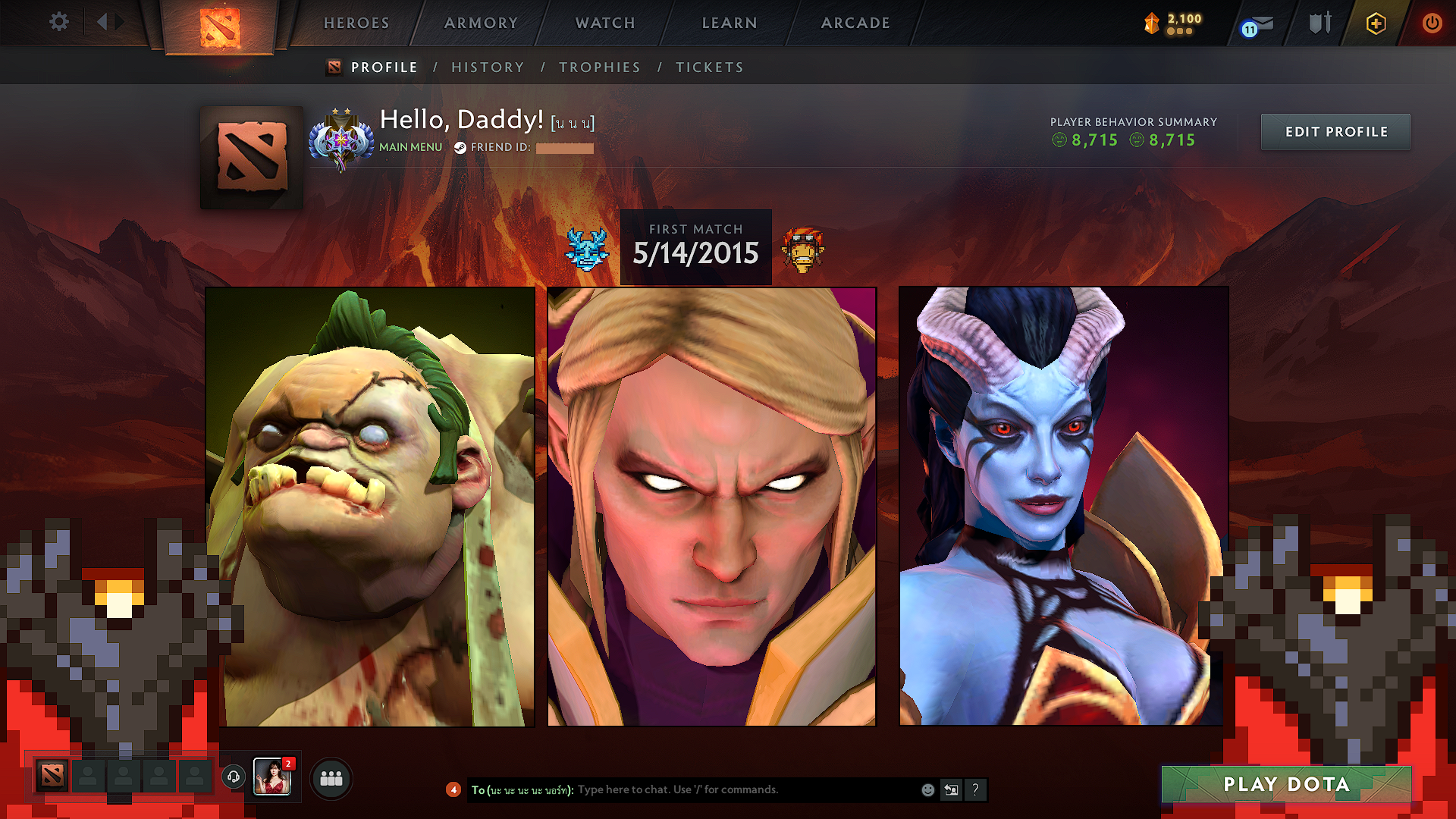Click the EDIT PROFILE button

[1335, 131]
